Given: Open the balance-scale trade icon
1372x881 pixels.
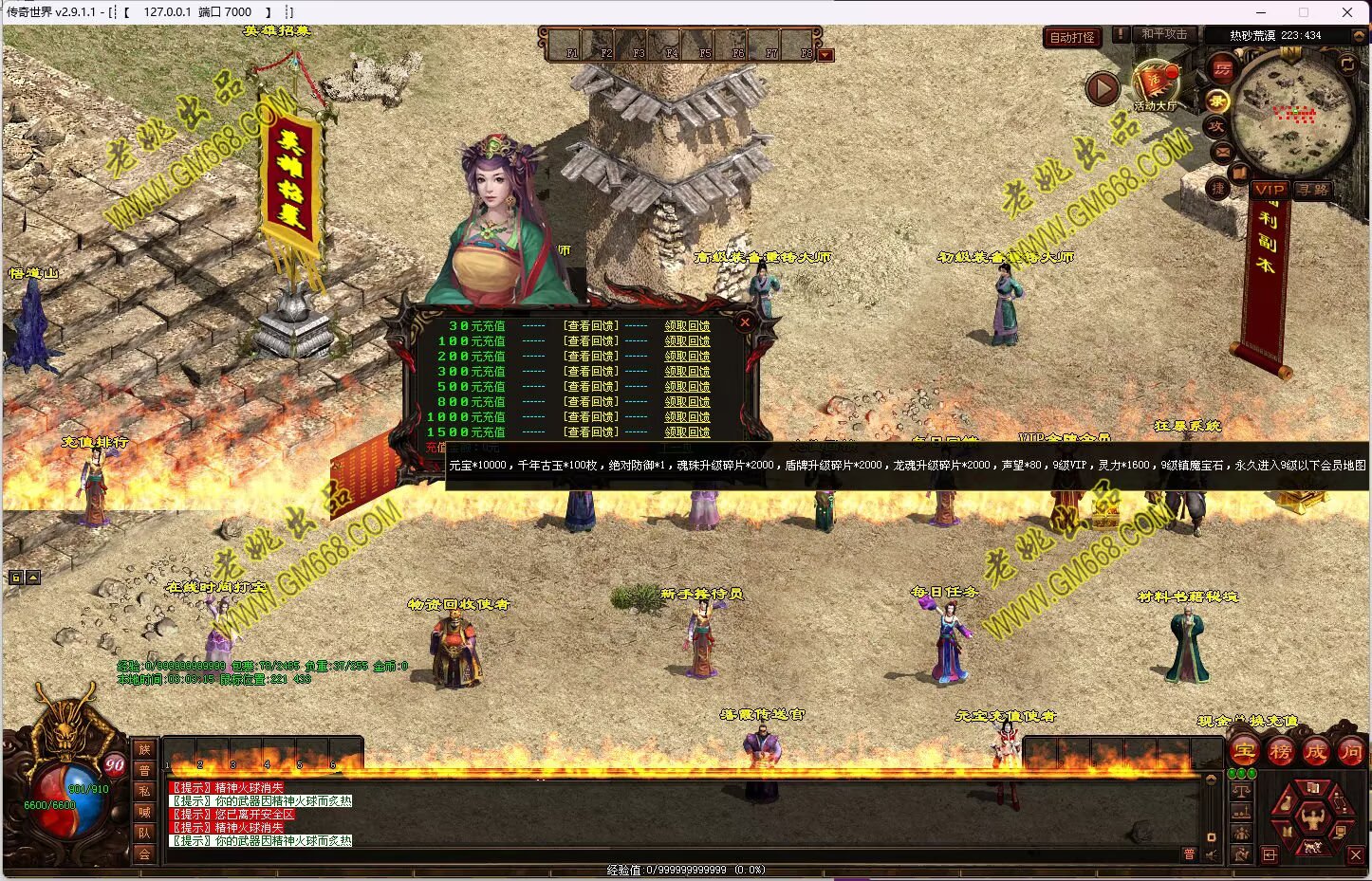Looking at the screenshot, I should coord(1241,789).
